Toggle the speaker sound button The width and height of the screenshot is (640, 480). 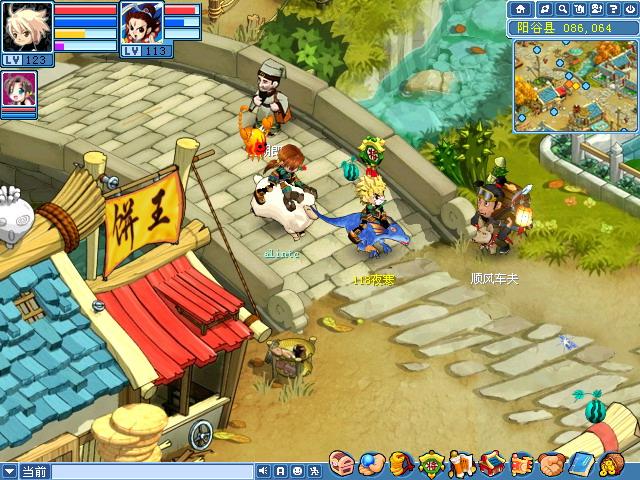pos(263,471)
